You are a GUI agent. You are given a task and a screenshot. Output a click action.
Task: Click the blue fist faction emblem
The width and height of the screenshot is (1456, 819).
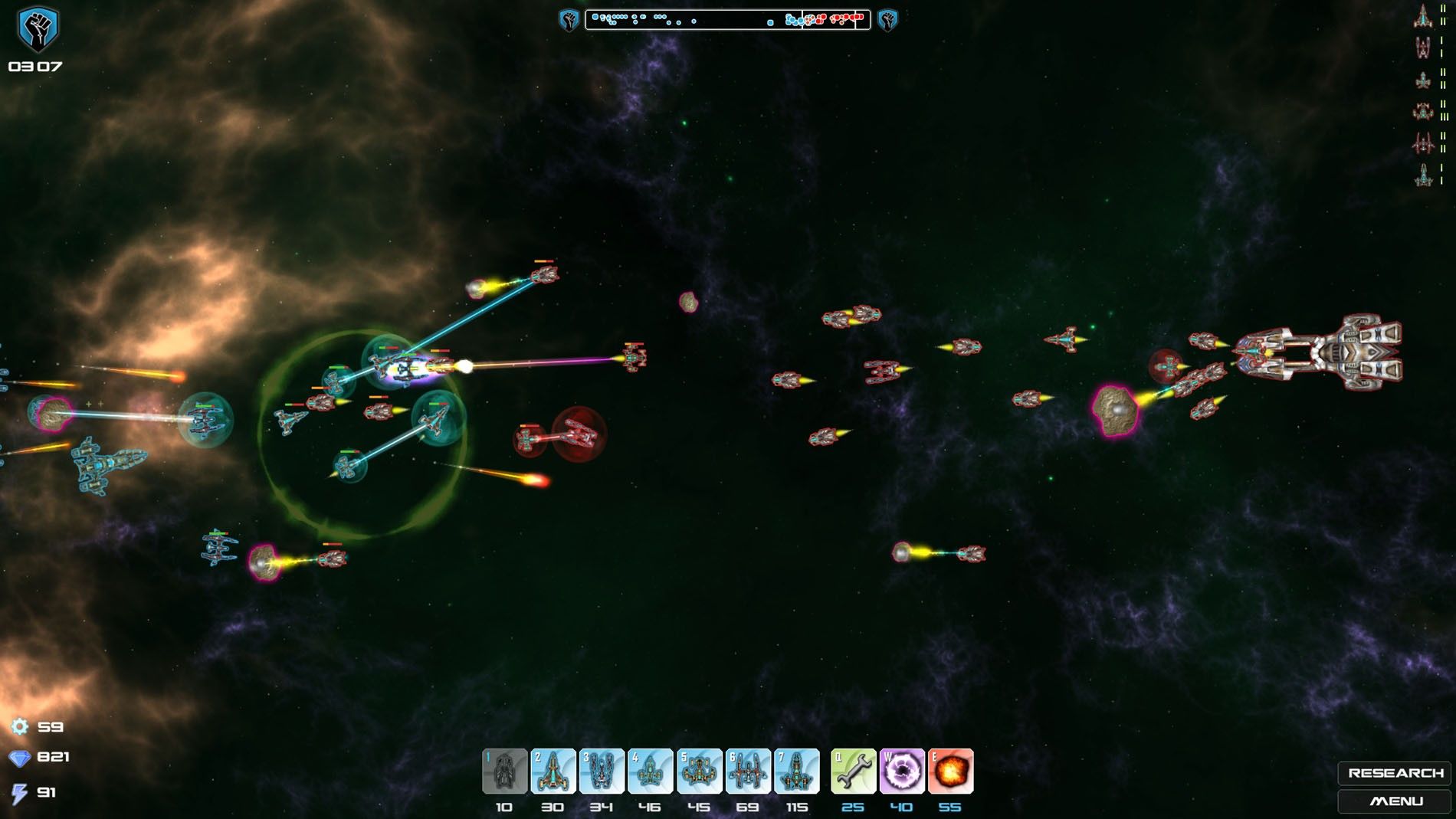pos(38,29)
